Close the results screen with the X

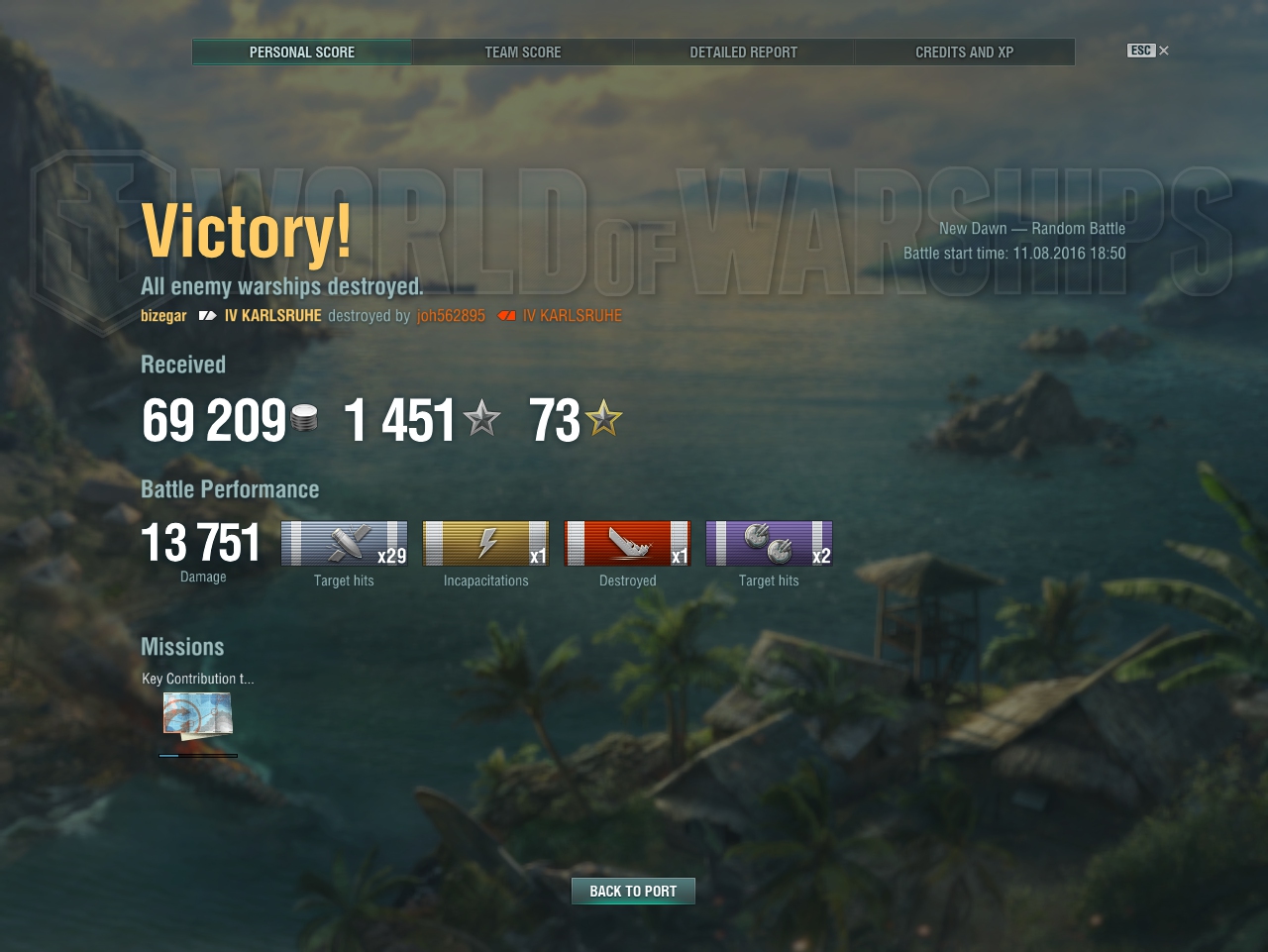click(x=1164, y=51)
